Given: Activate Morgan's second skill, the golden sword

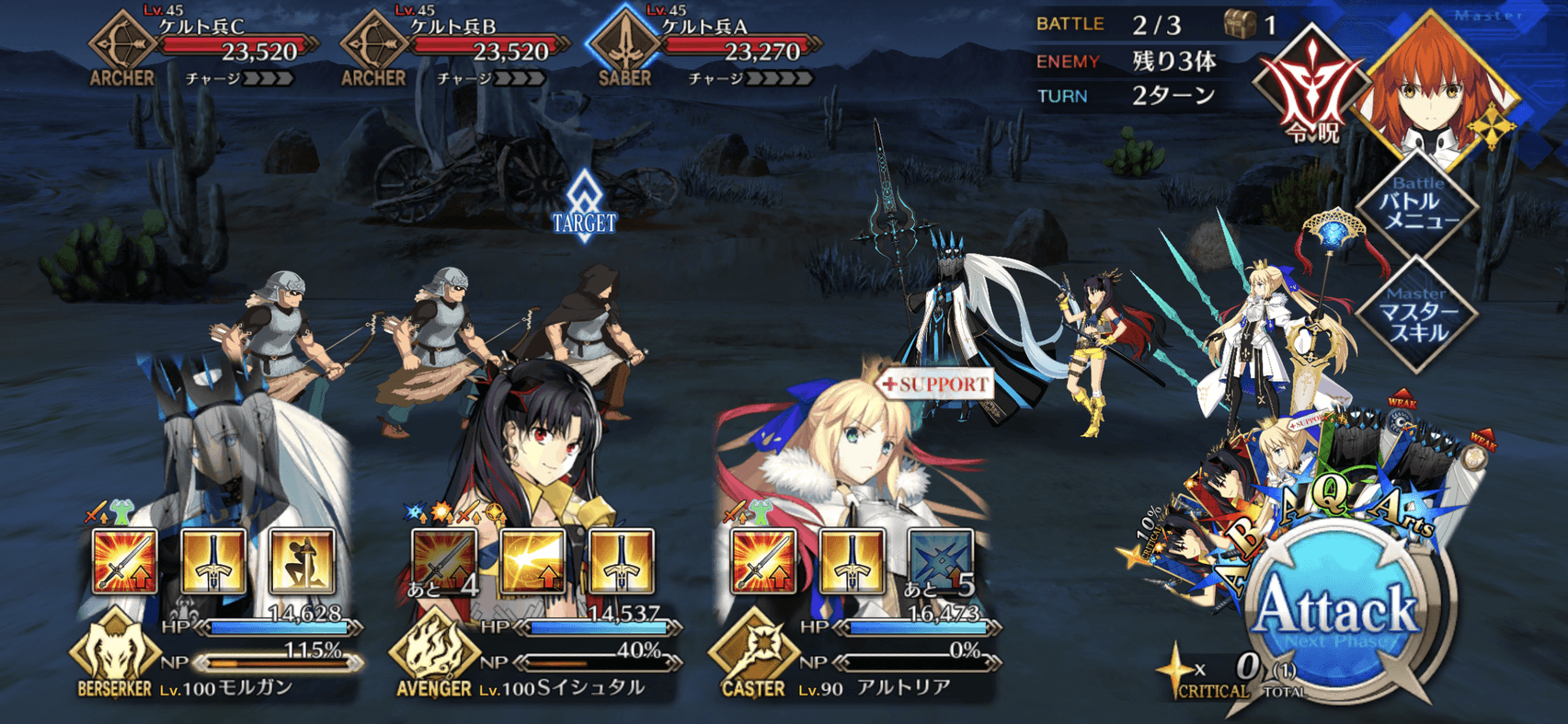Looking at the screenshot, I should (213, 560).
